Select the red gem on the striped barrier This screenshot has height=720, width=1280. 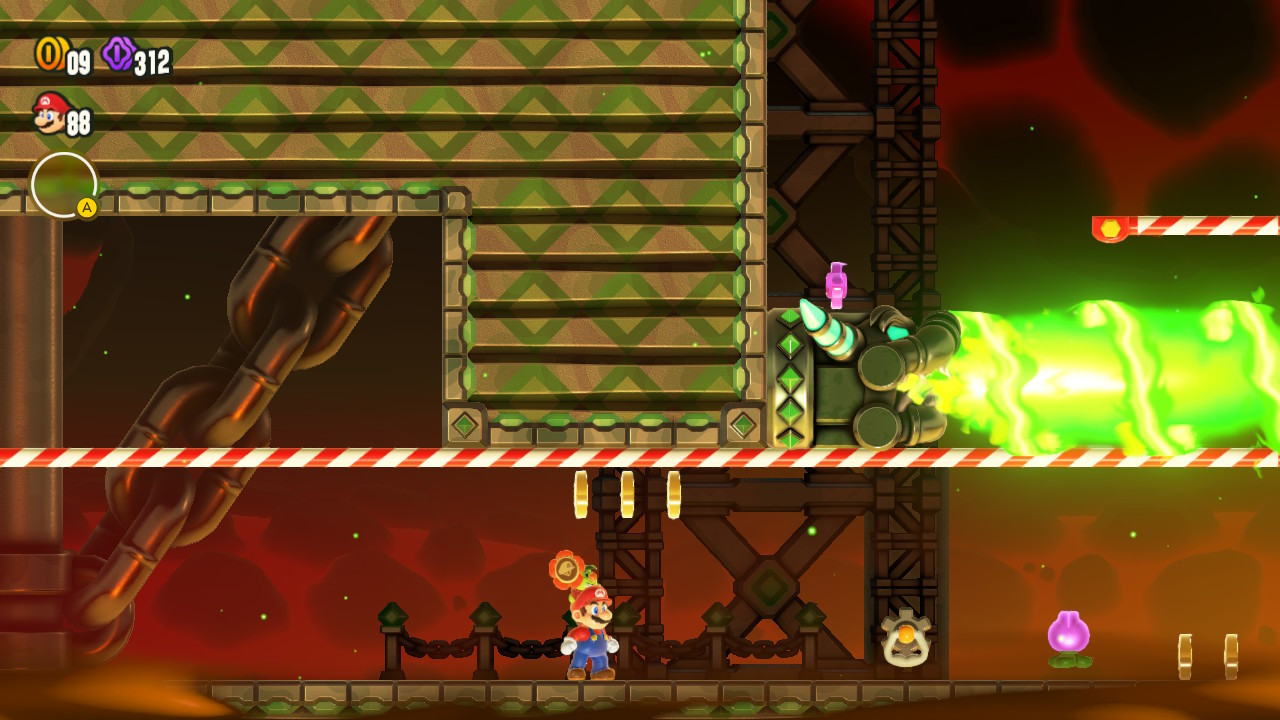pyautogui.click(x=1113, y=226)
